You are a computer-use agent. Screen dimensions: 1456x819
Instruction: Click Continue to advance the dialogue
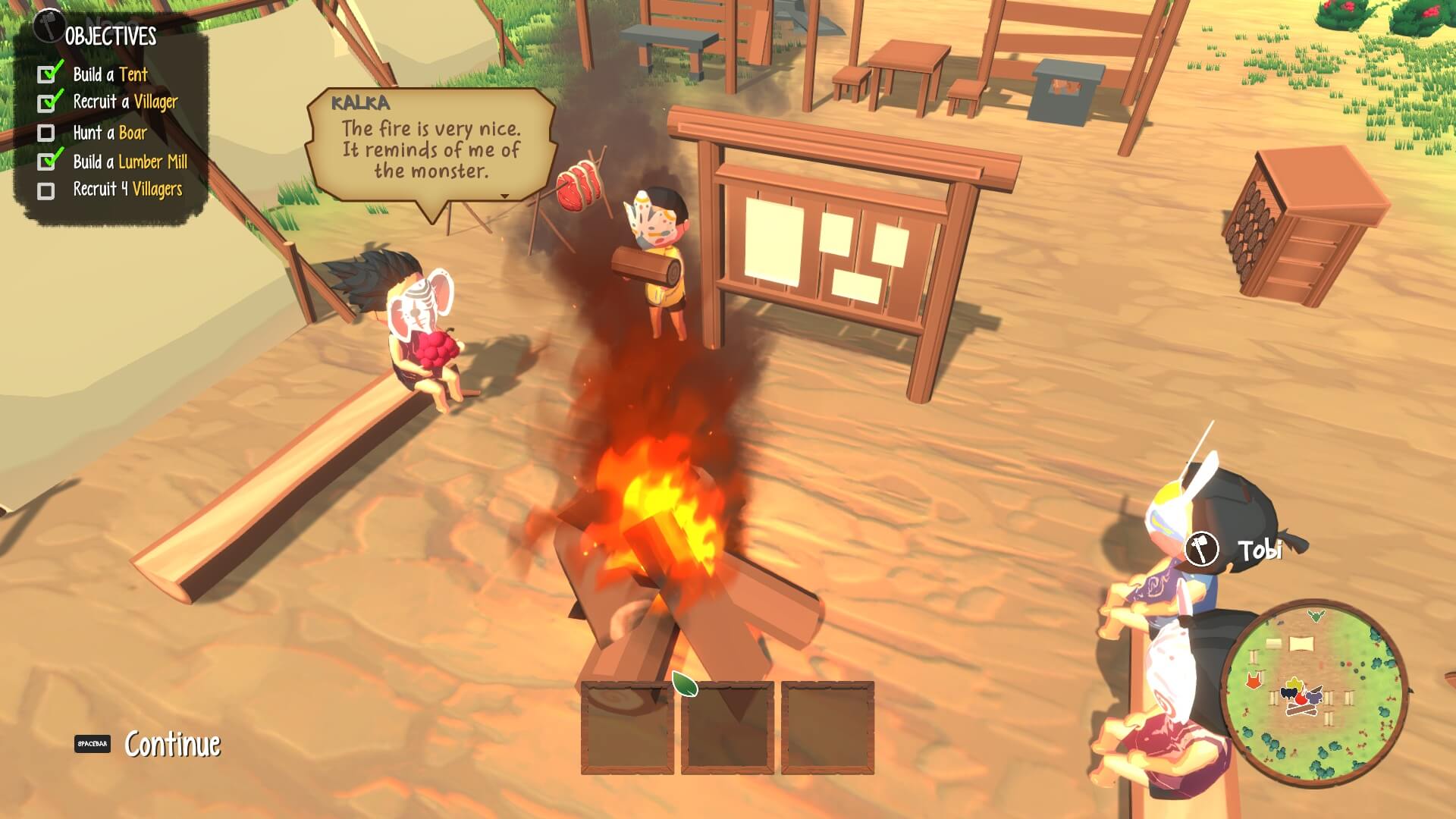[x=172, y=744]
